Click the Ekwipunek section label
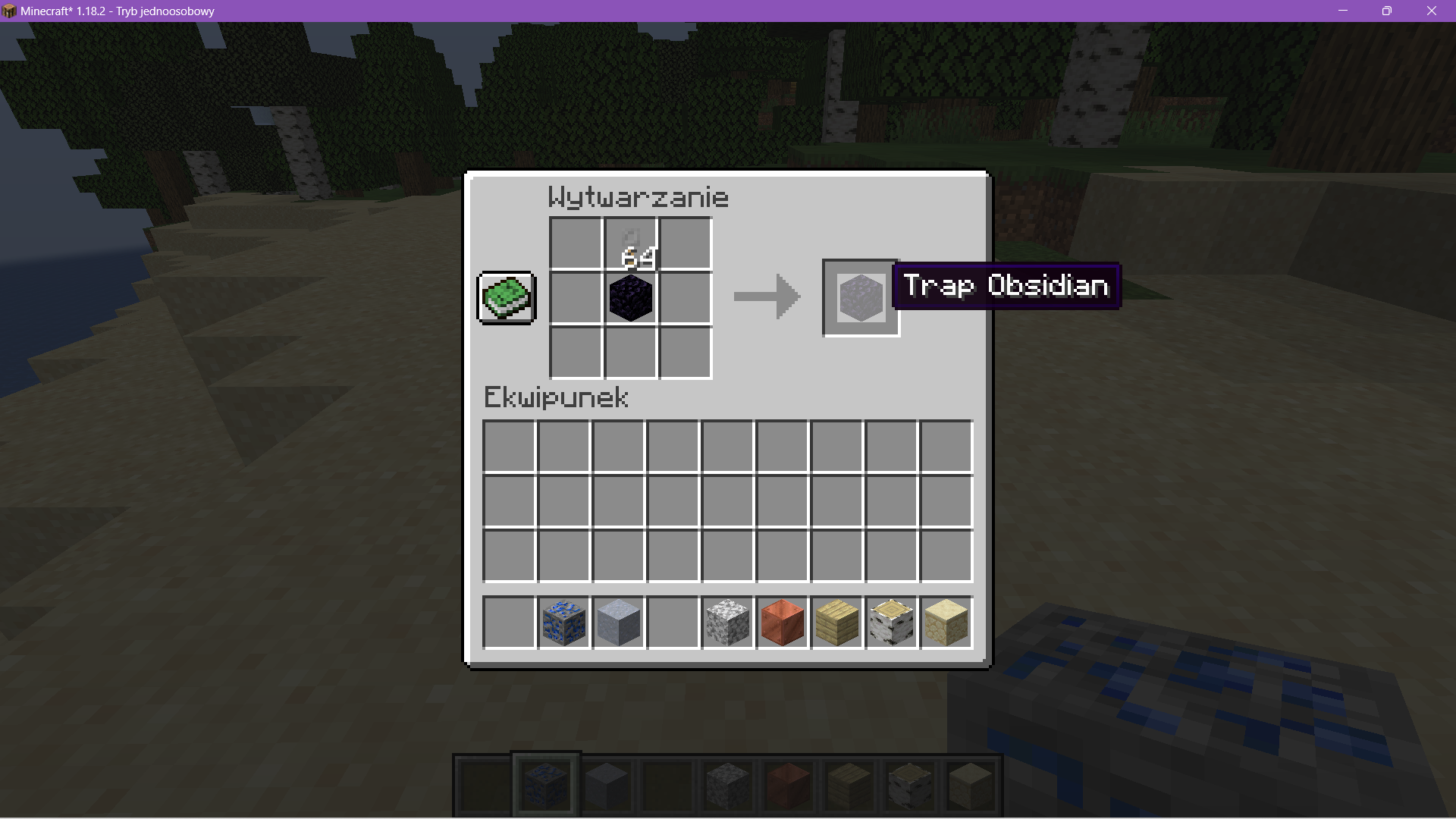This screenshot has height=819, width=1456. [556, 397]
